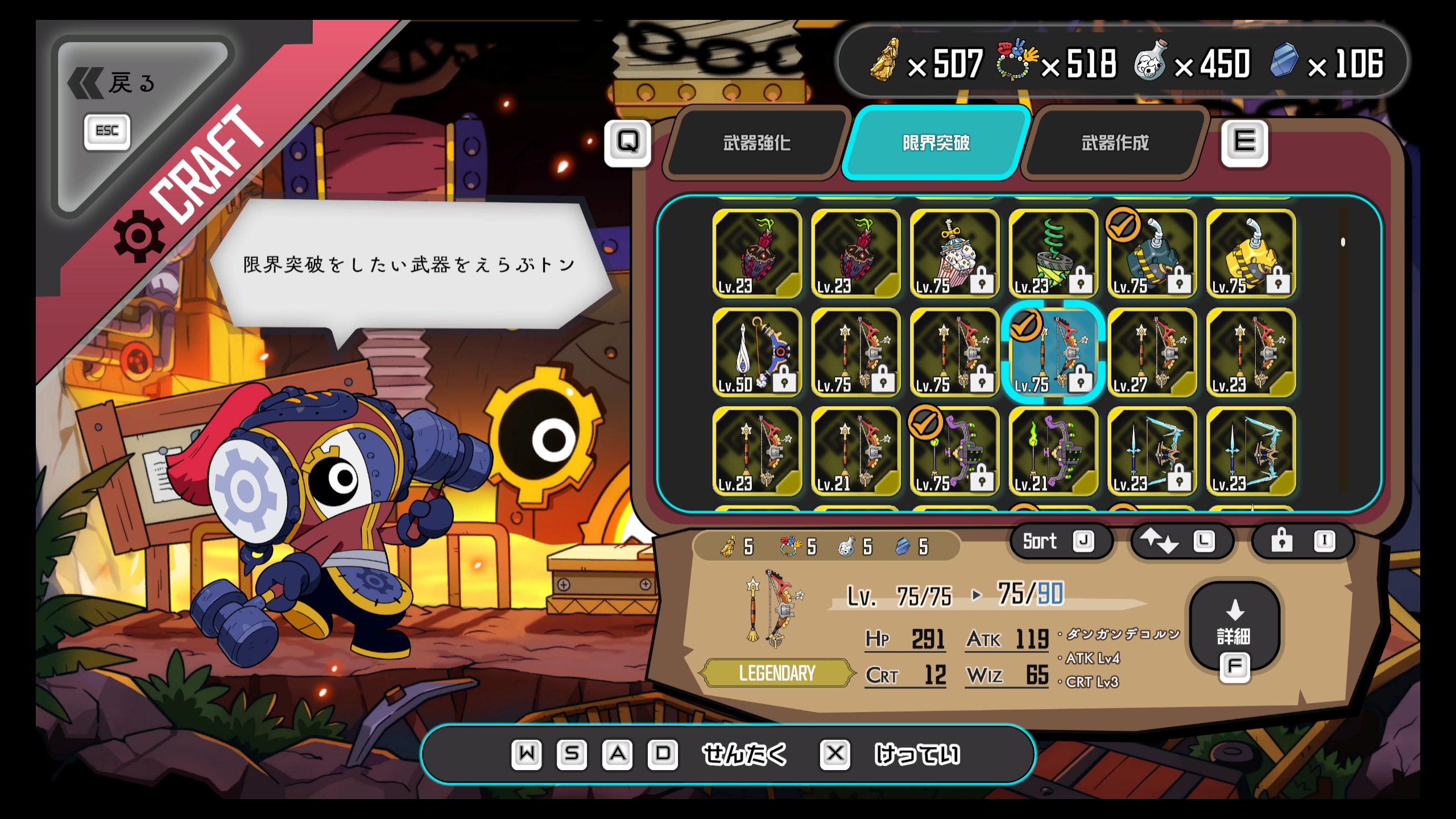Screen dimensions: 1456x819
Task: Select the Lv.75 purple bow slot
Action: tap(954, 452)
